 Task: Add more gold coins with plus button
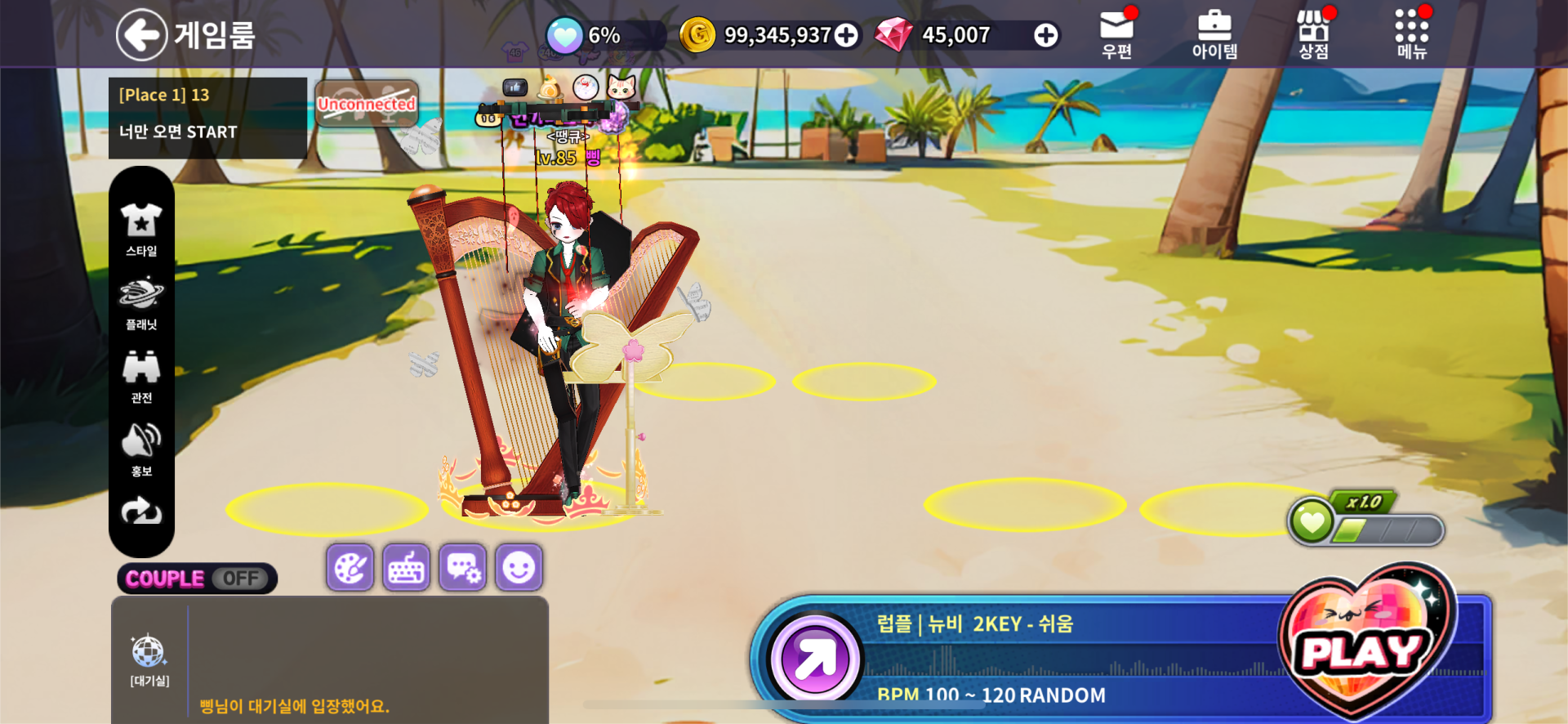[x=847, y=35]
